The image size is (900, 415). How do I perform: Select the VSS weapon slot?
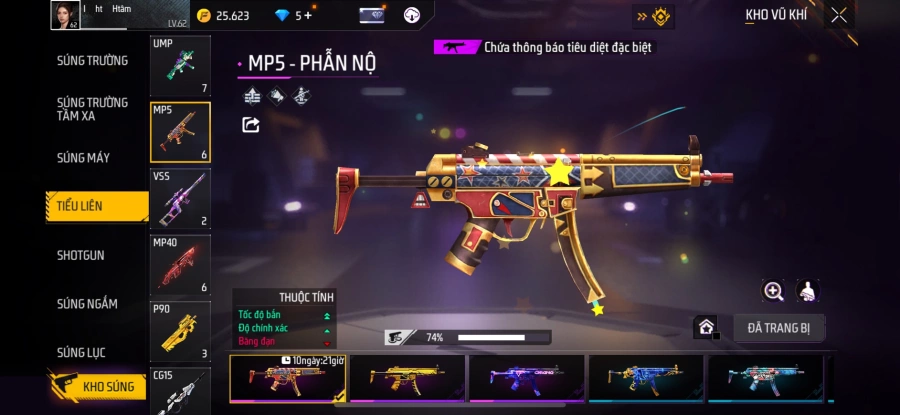click(x=180, y=198)
